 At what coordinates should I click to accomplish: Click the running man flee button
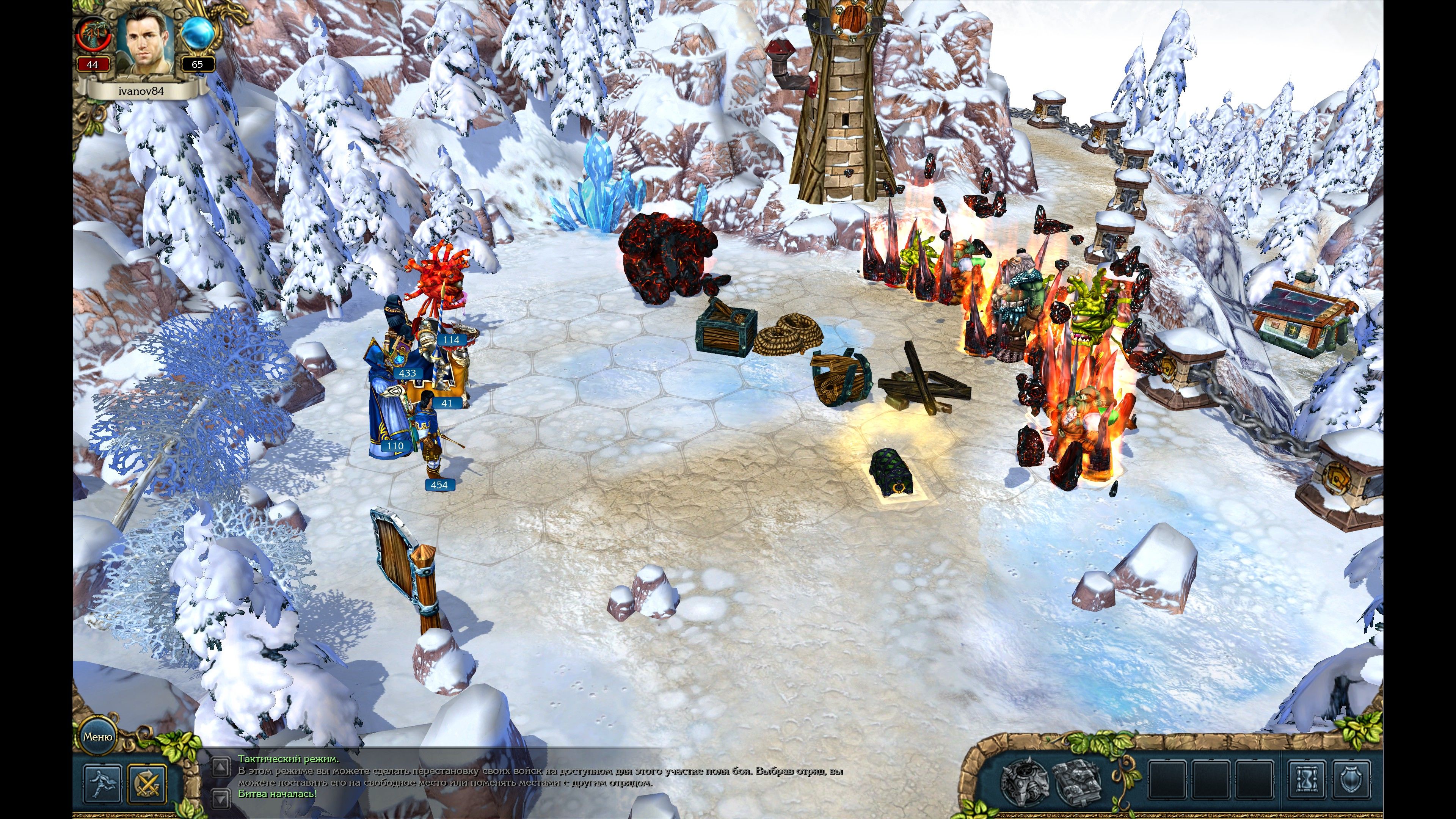103,783
